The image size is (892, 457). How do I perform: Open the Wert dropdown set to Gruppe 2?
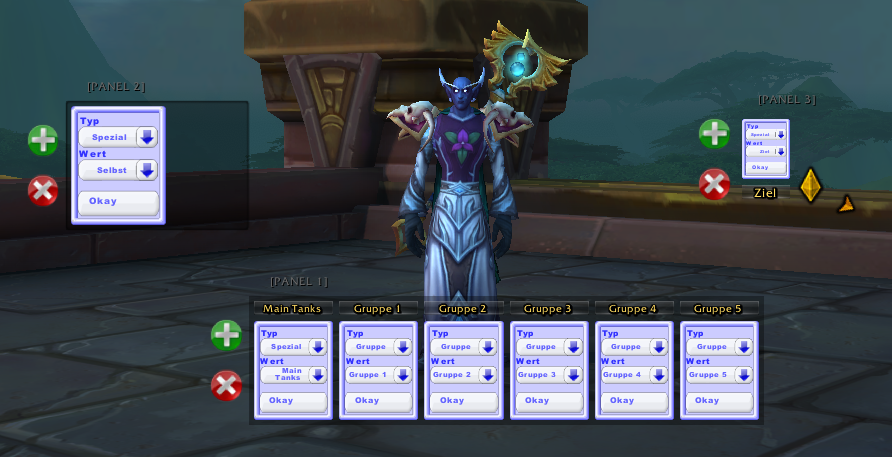(x=488, y=375)
